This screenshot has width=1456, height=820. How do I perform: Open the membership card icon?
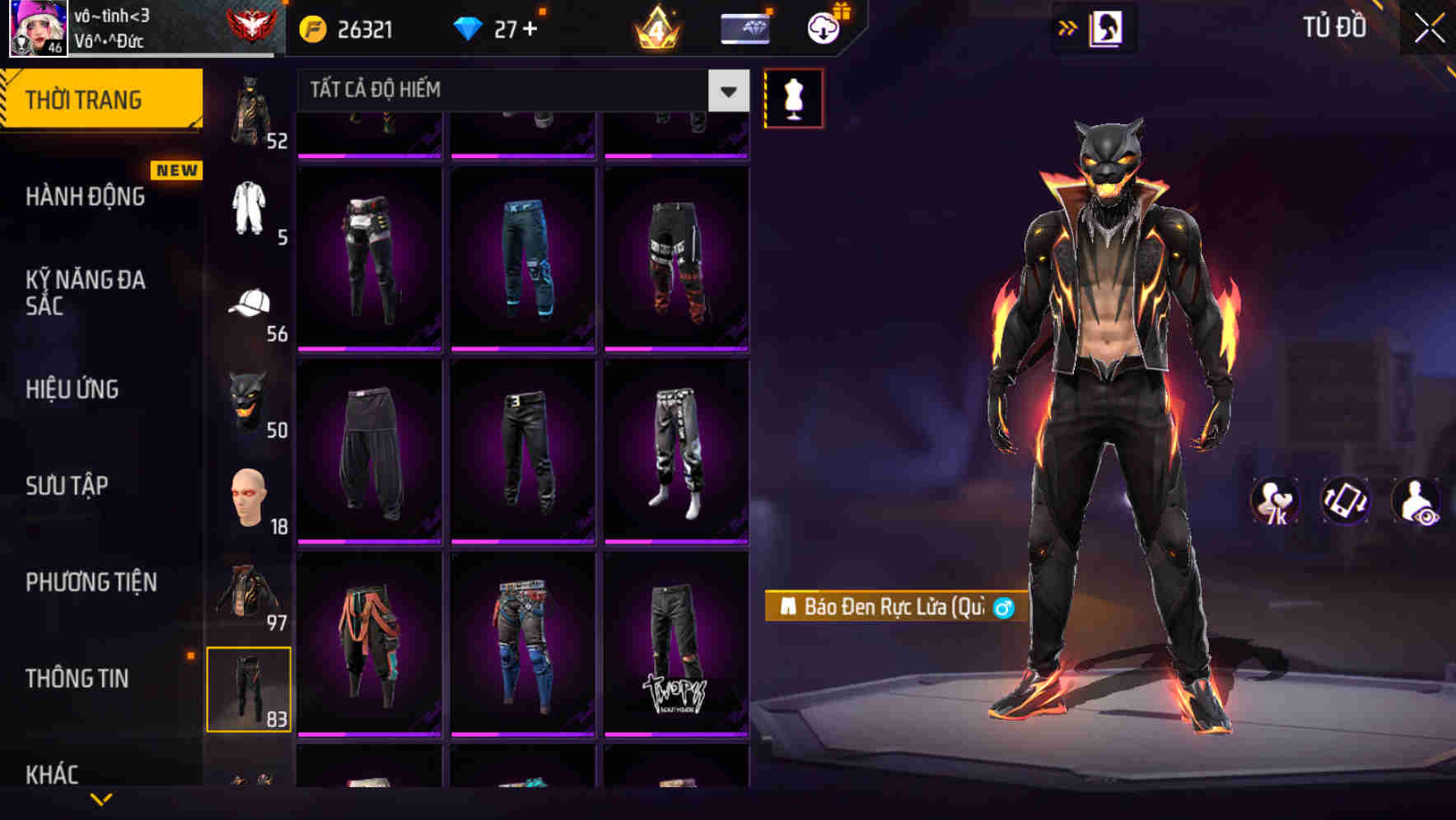click(744, 30)
